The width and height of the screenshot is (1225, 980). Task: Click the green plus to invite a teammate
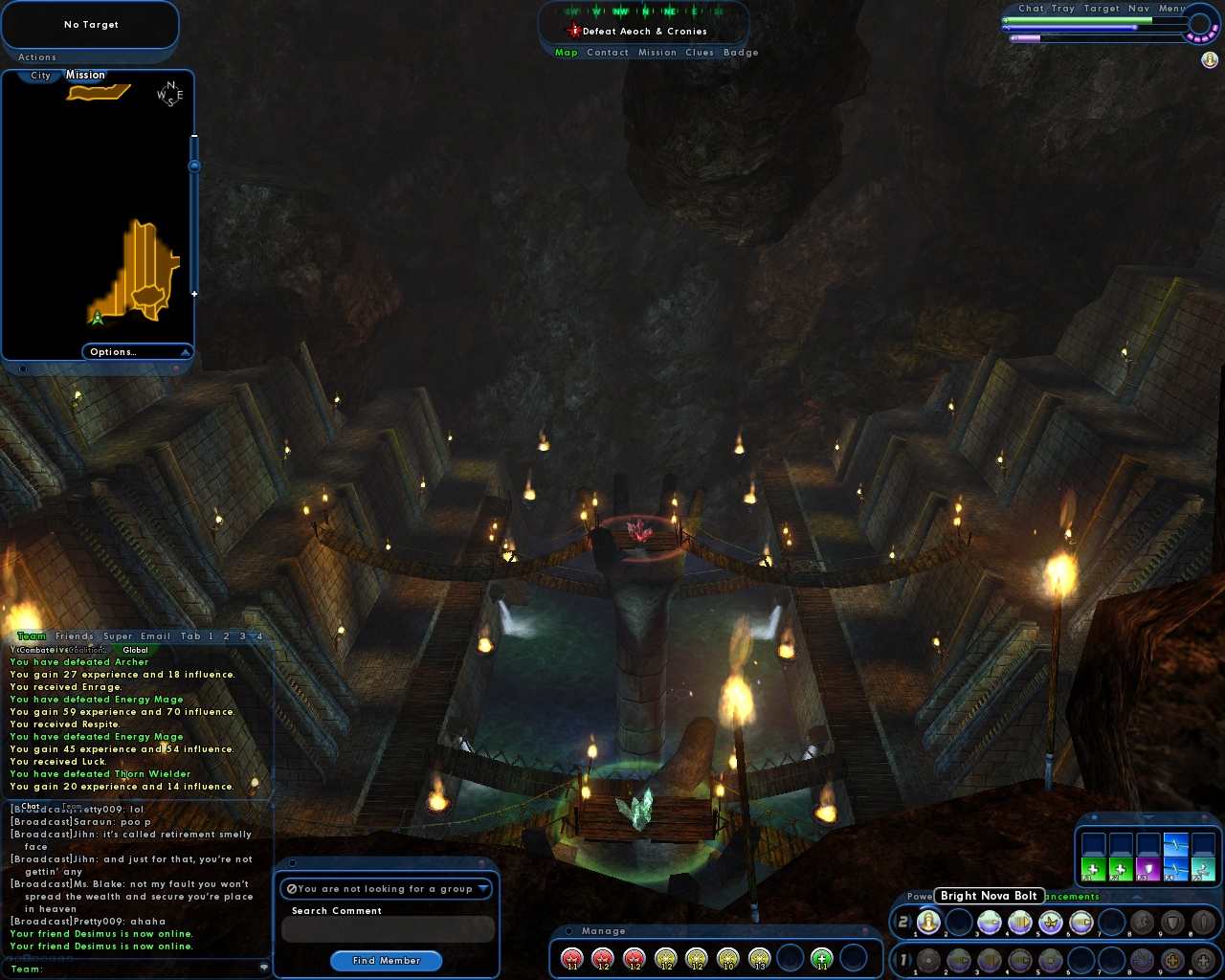click(821, 957)
